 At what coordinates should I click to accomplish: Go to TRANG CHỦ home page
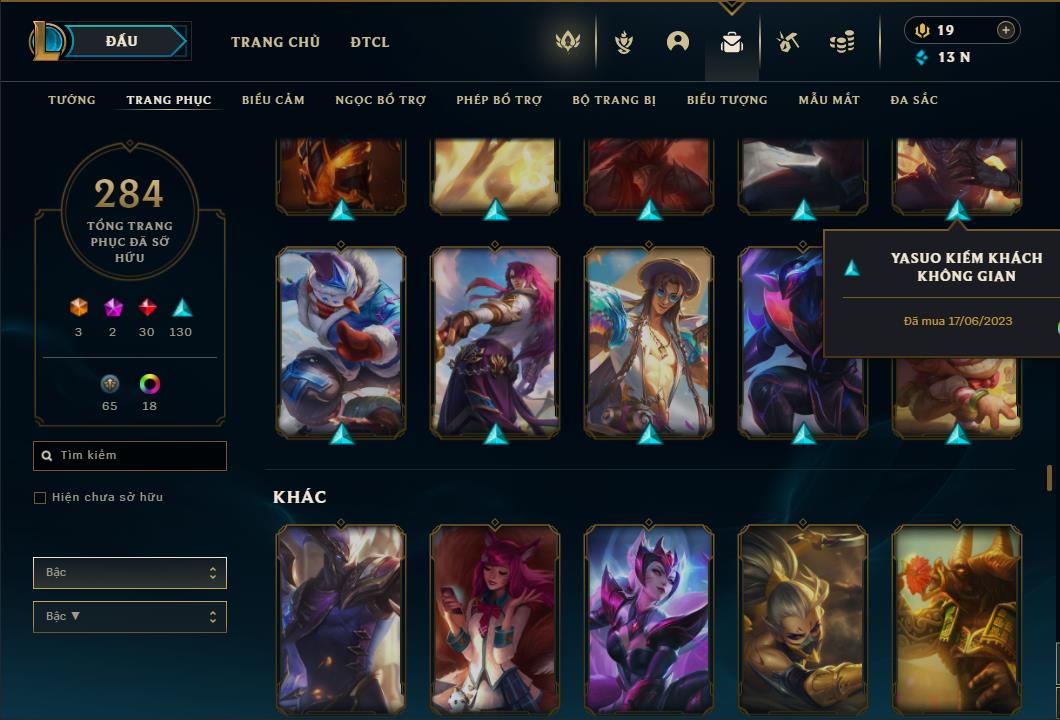point(275,42)
